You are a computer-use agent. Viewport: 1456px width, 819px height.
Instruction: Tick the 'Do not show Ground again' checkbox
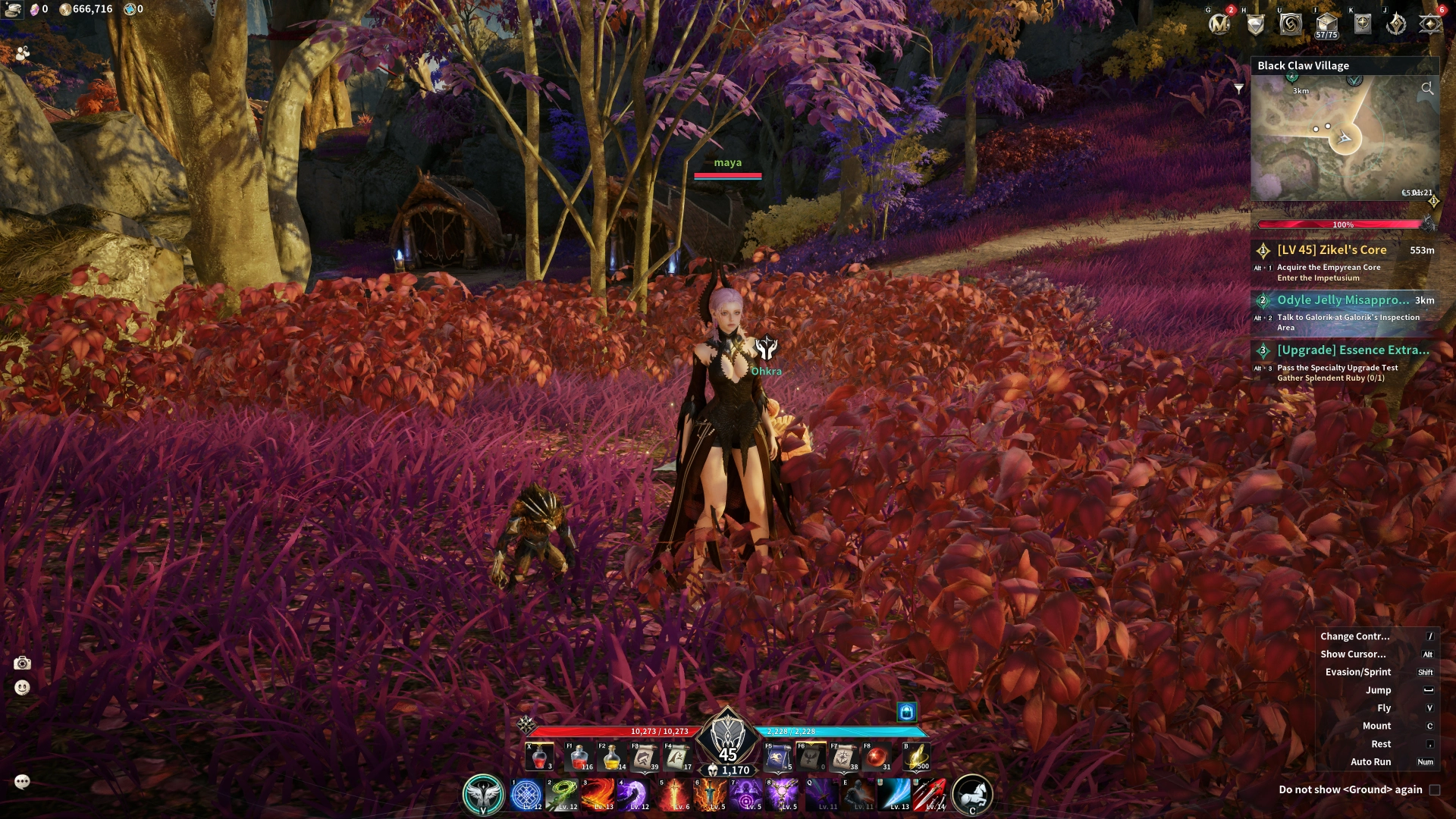click(x=1435, y=789)
